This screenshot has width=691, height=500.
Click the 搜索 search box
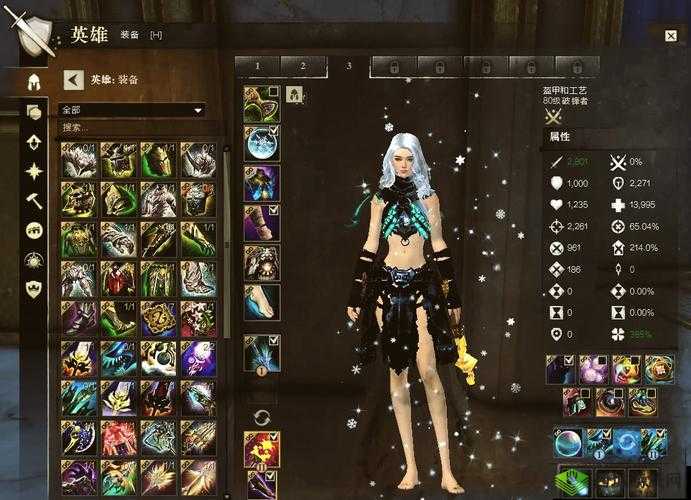coord(132,127)
